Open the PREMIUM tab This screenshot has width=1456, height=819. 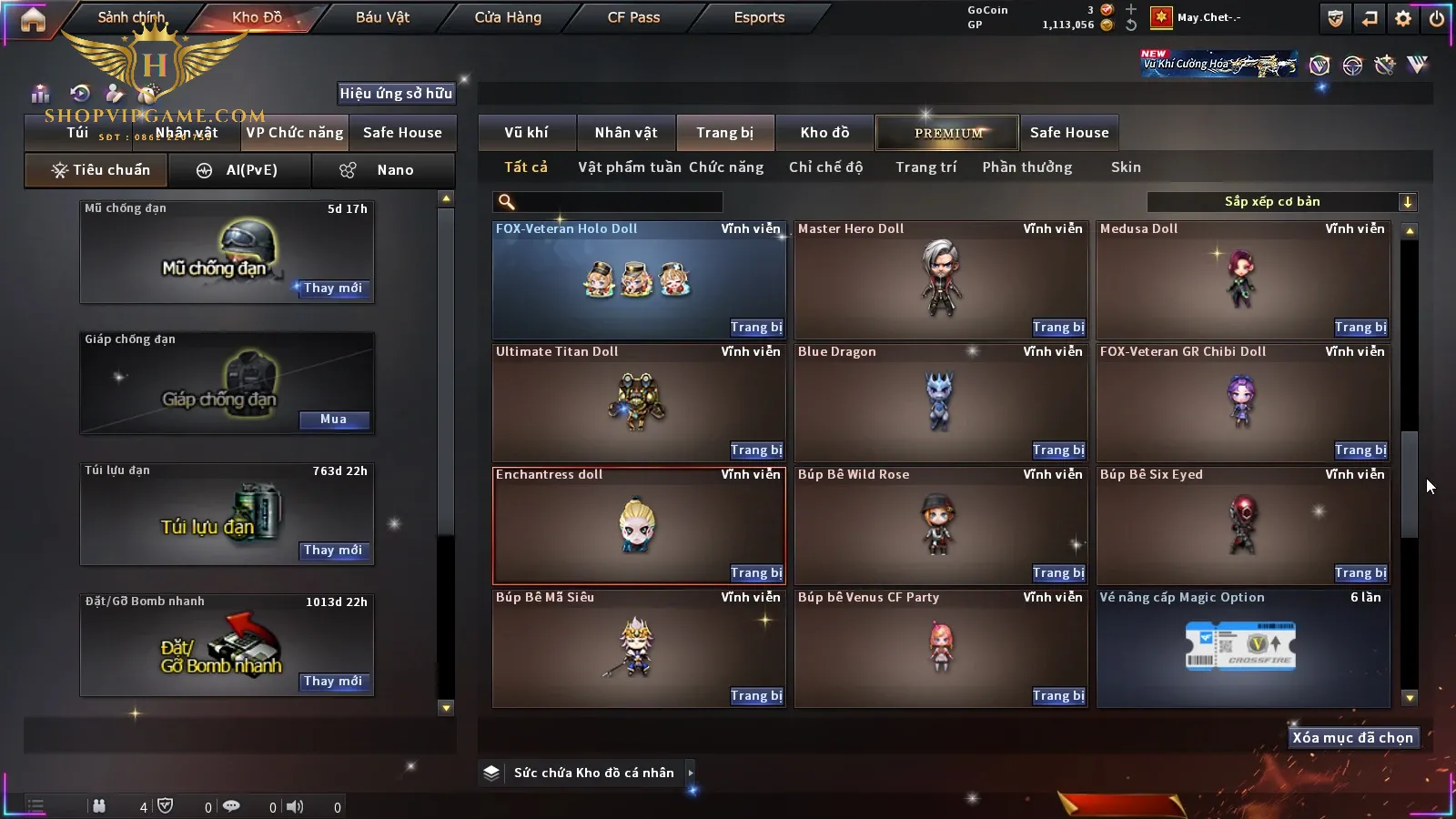tap(948, 133)
